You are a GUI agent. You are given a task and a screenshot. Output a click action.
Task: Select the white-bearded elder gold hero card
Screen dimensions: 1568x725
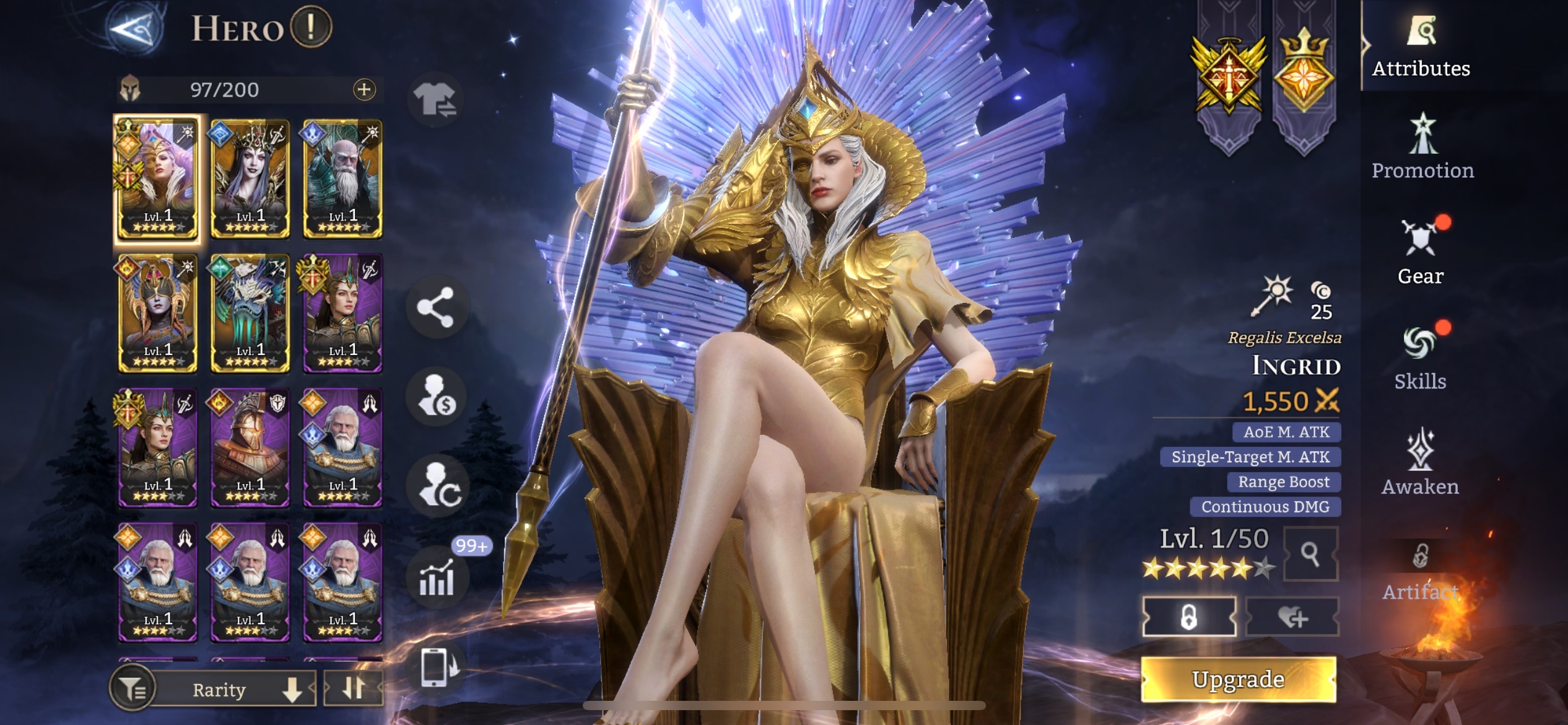point(342,178)
